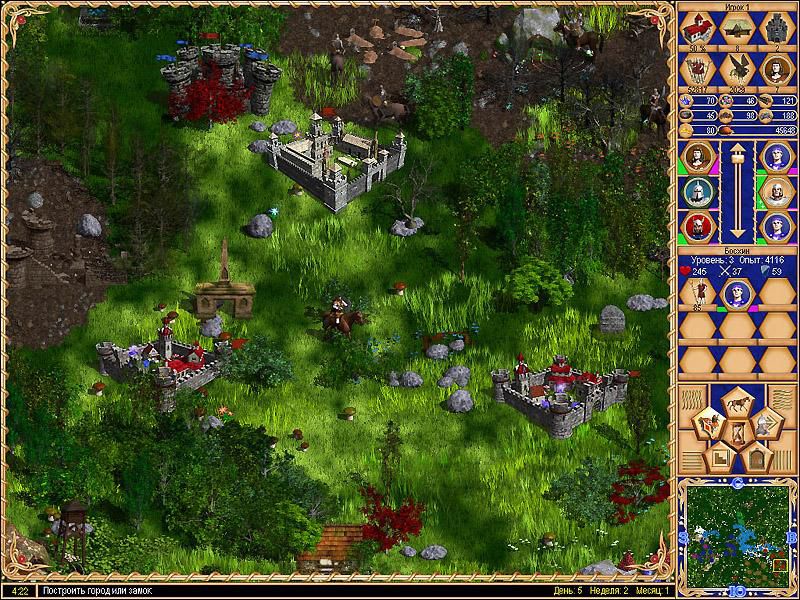Select the silver-helmeted knight army portrait
This screenshot has width=800, height=600.
[695, 190]
